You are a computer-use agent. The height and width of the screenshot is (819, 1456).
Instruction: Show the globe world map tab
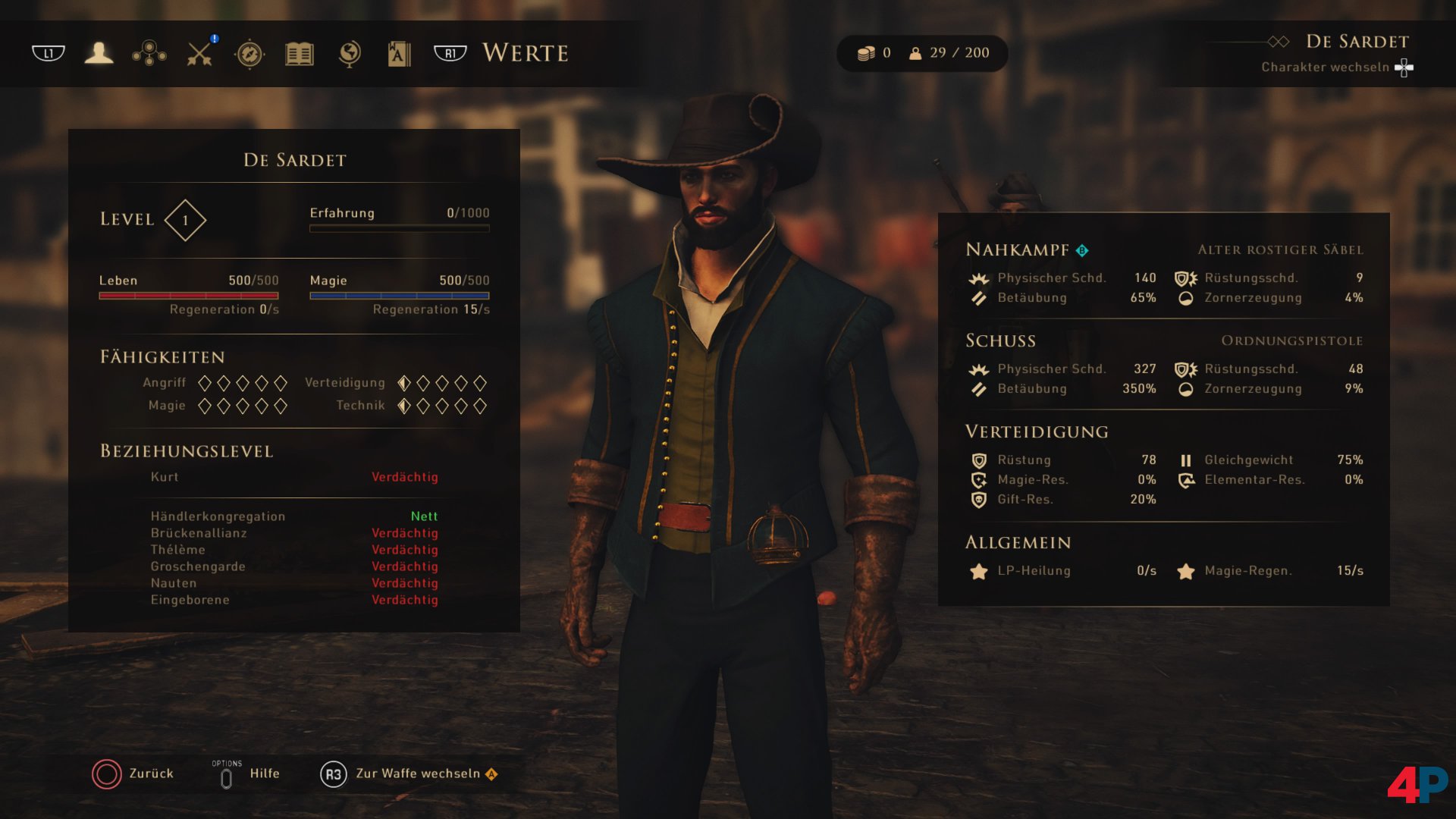pyautogui.click(x=350, y=54)
